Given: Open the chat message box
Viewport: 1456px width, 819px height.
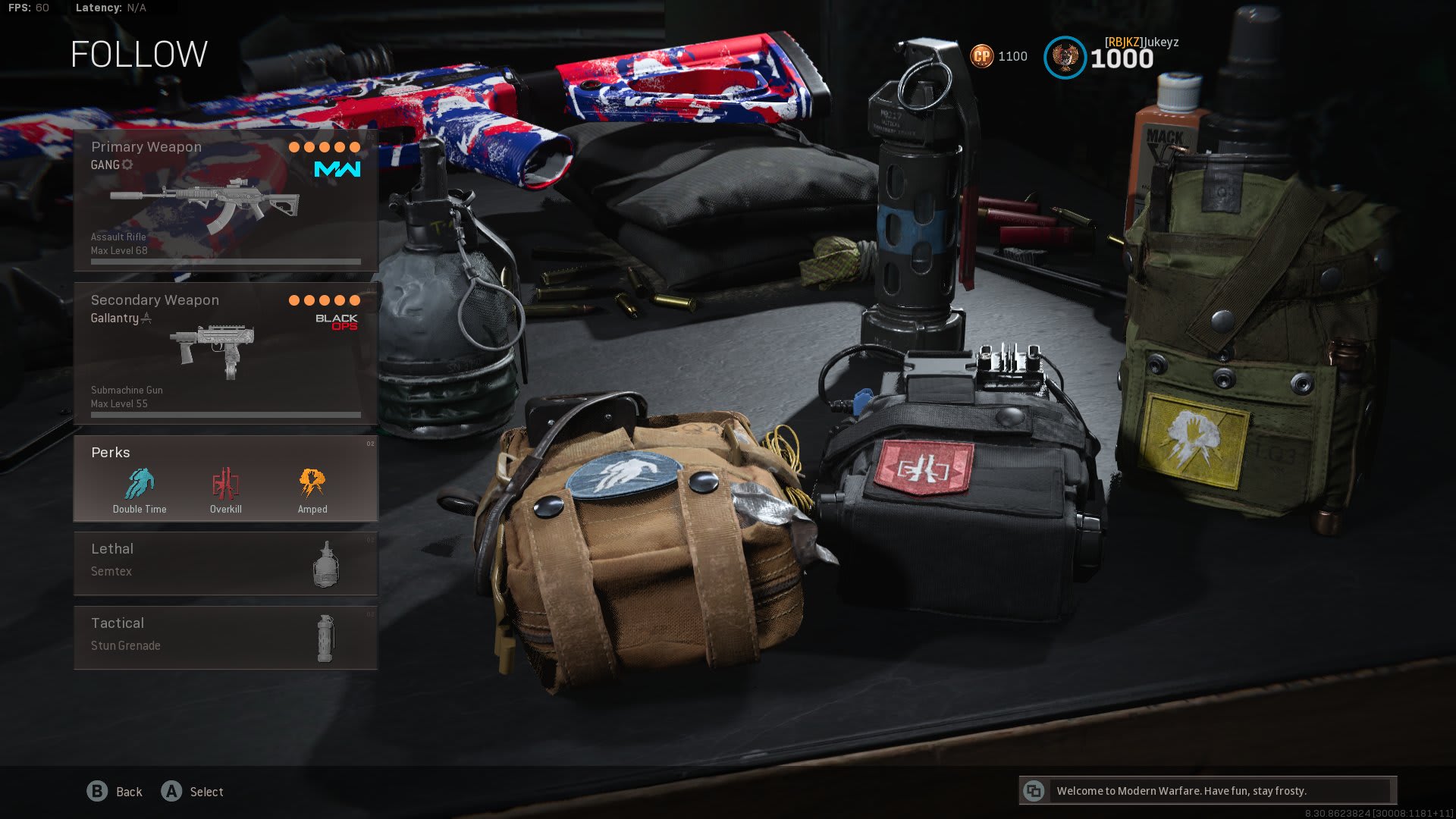Looking at the screenshot, I should coord(1208,791).
